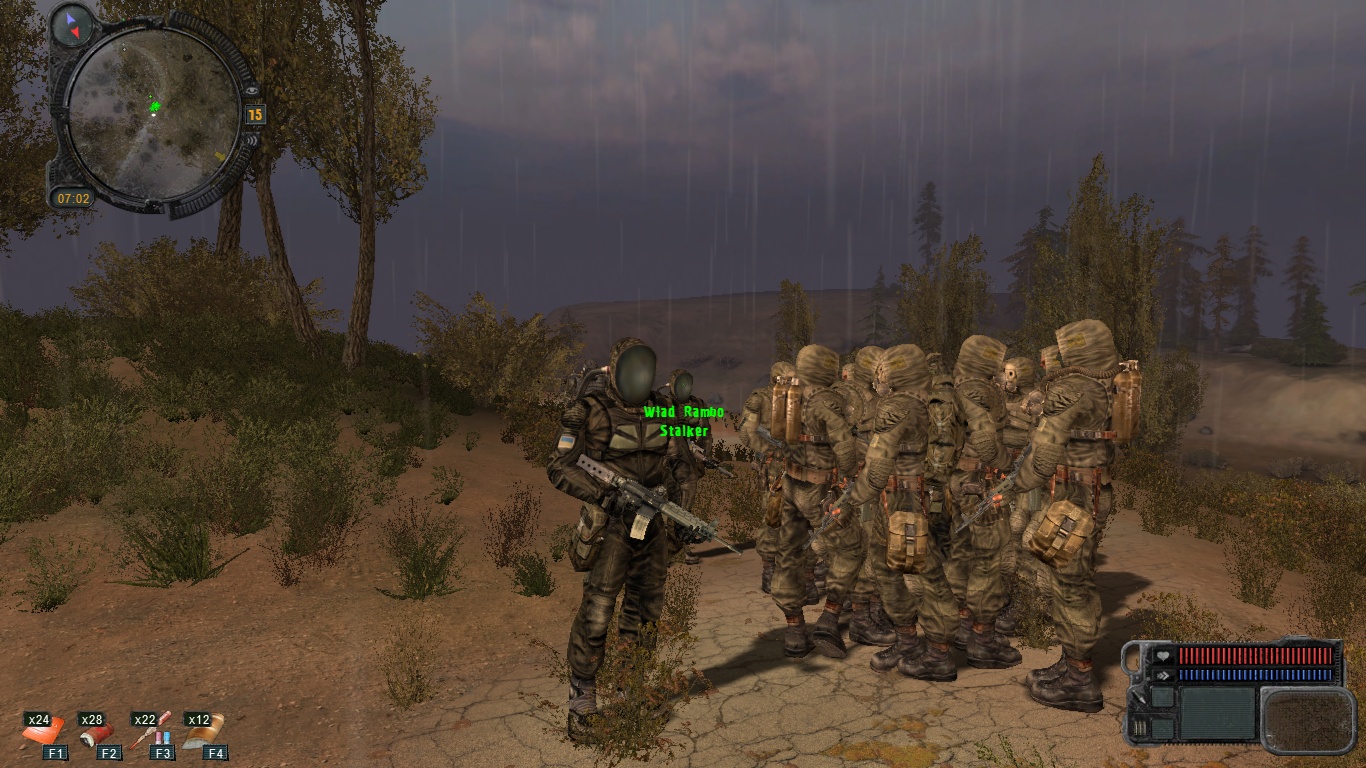Screen dimensions: 1366x768
Task: Click the compass with blue and red arrows
Action: click(x=72, y=25)
